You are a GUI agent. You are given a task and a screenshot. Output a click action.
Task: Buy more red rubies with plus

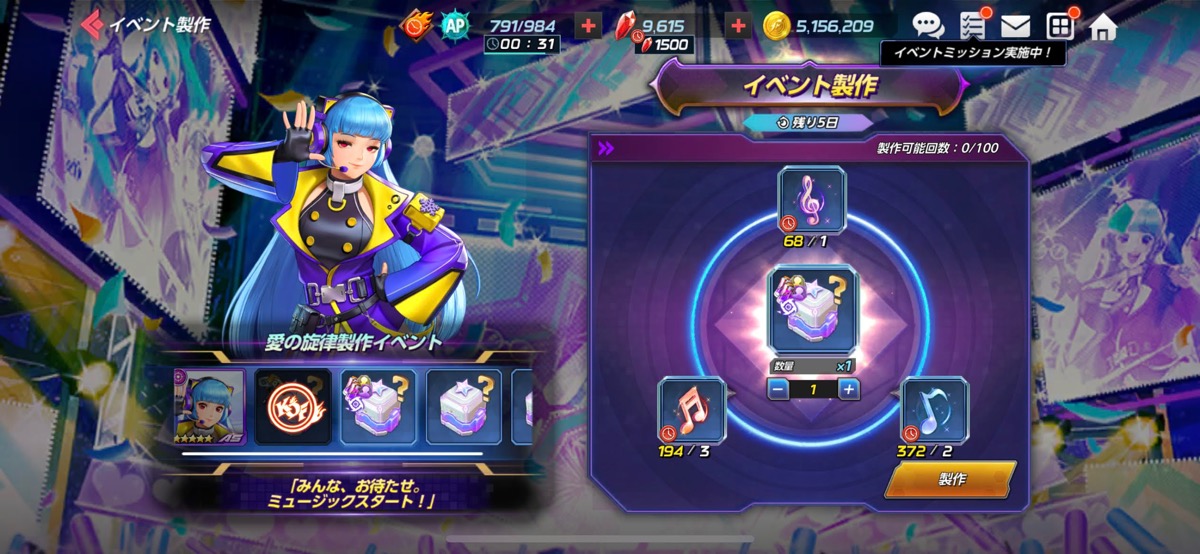[x=738, y=26]
